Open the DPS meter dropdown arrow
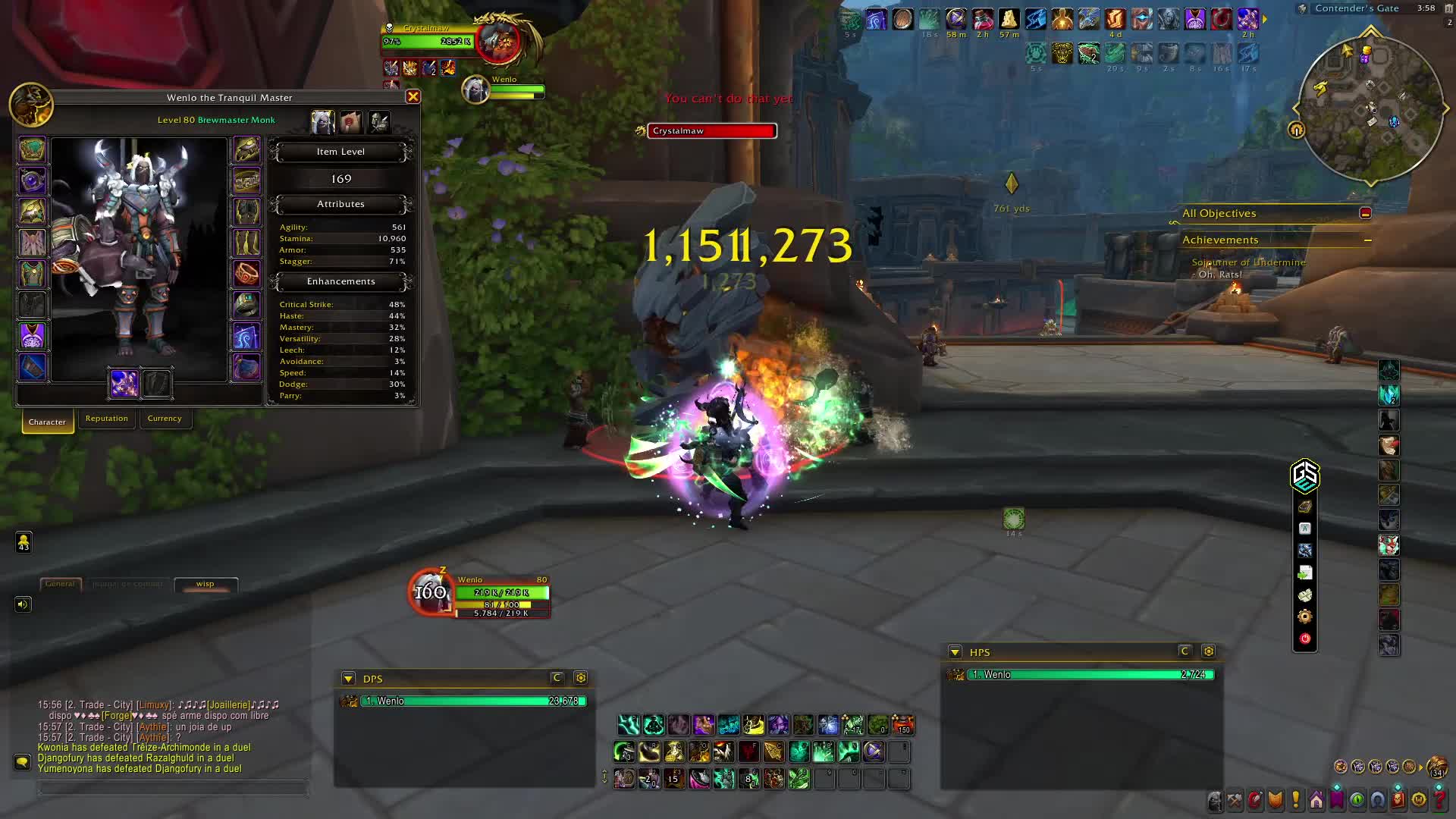 pos(348,679)
